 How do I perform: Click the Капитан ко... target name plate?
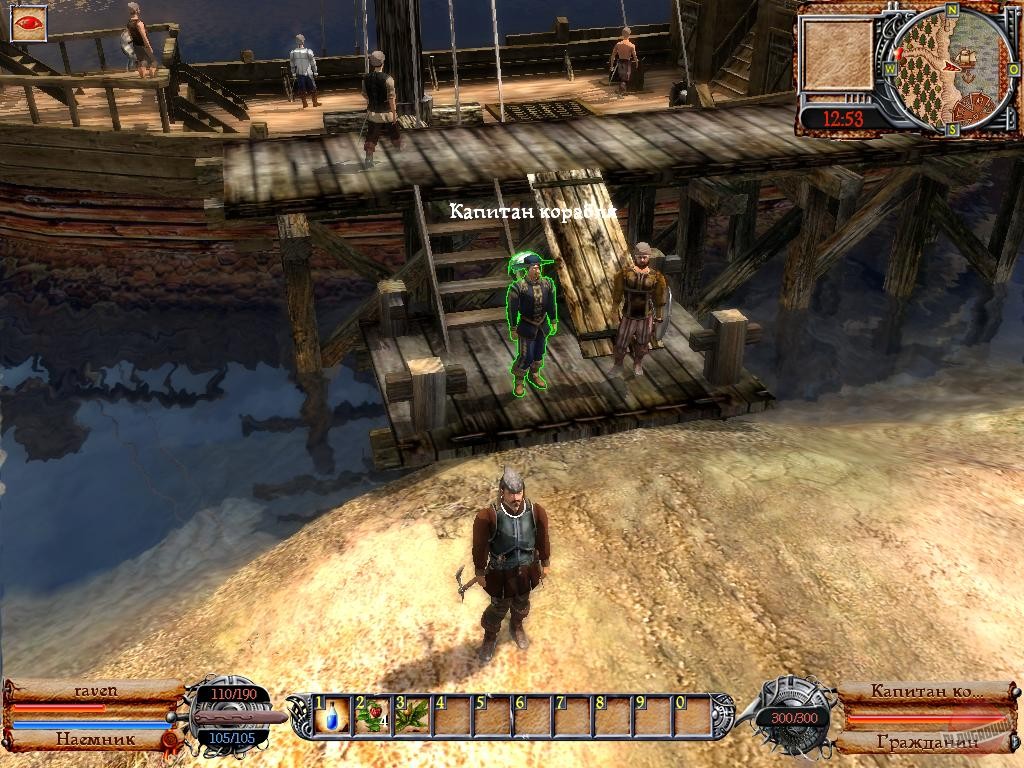pyautogui.click(x=925, y=690)
